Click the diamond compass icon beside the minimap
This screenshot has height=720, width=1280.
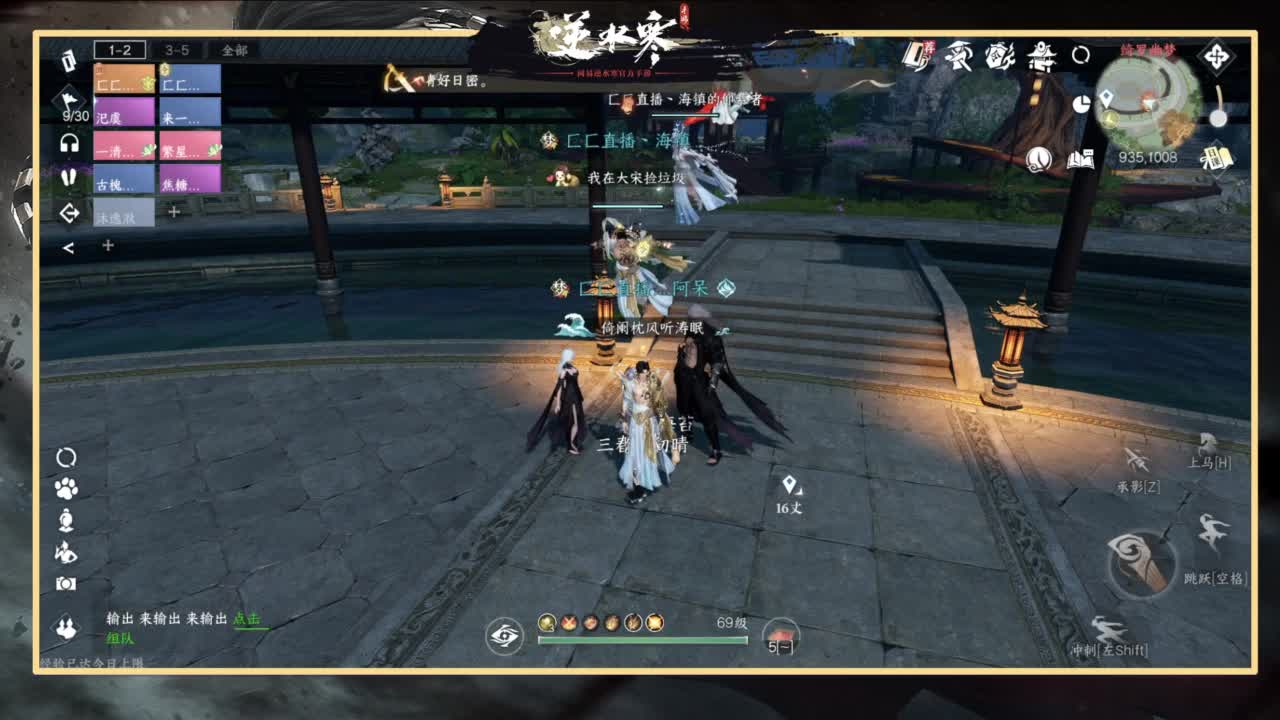tap(1216, 57)
